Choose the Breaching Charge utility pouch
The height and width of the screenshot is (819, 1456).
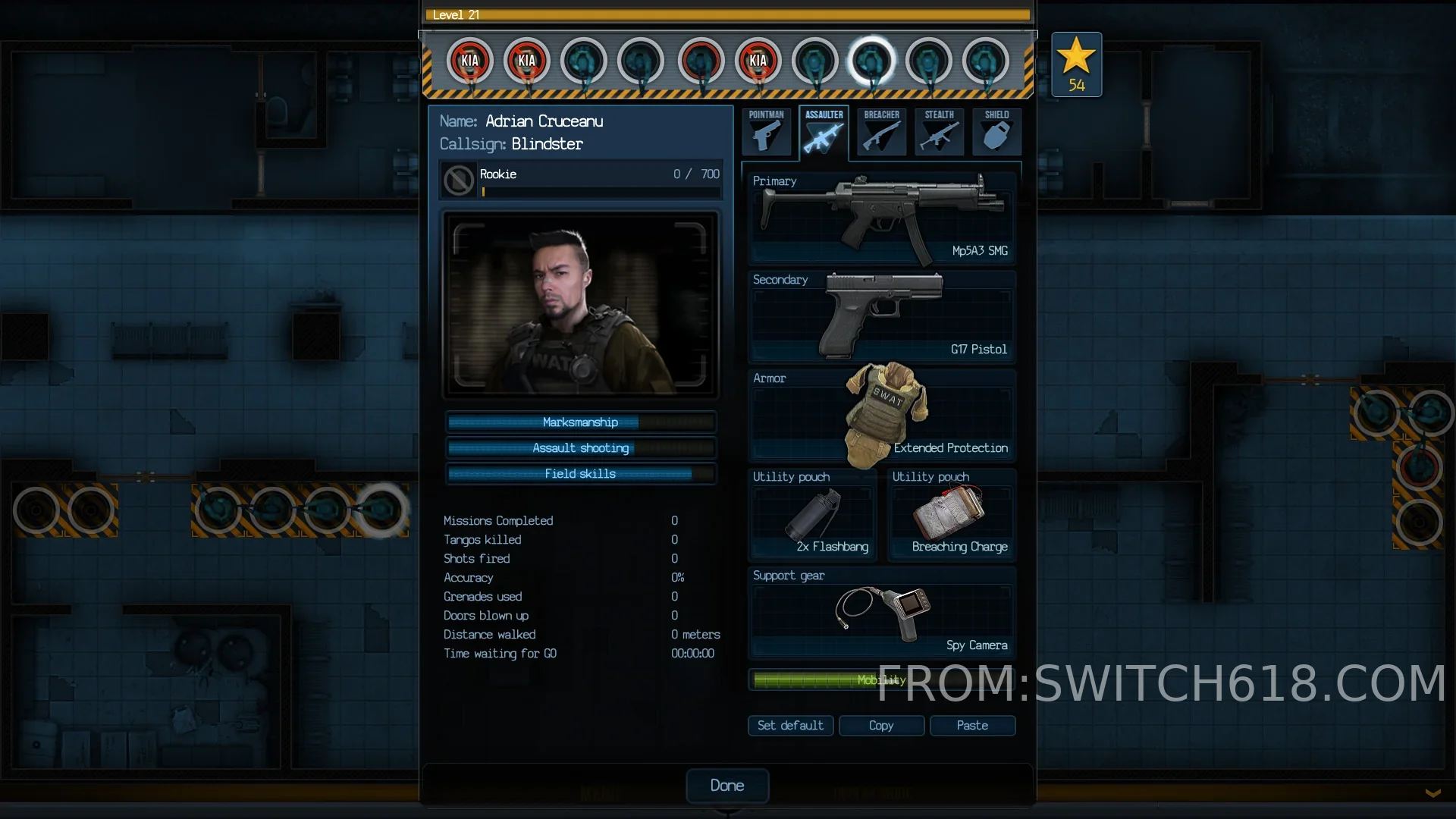tap(952, 515)
